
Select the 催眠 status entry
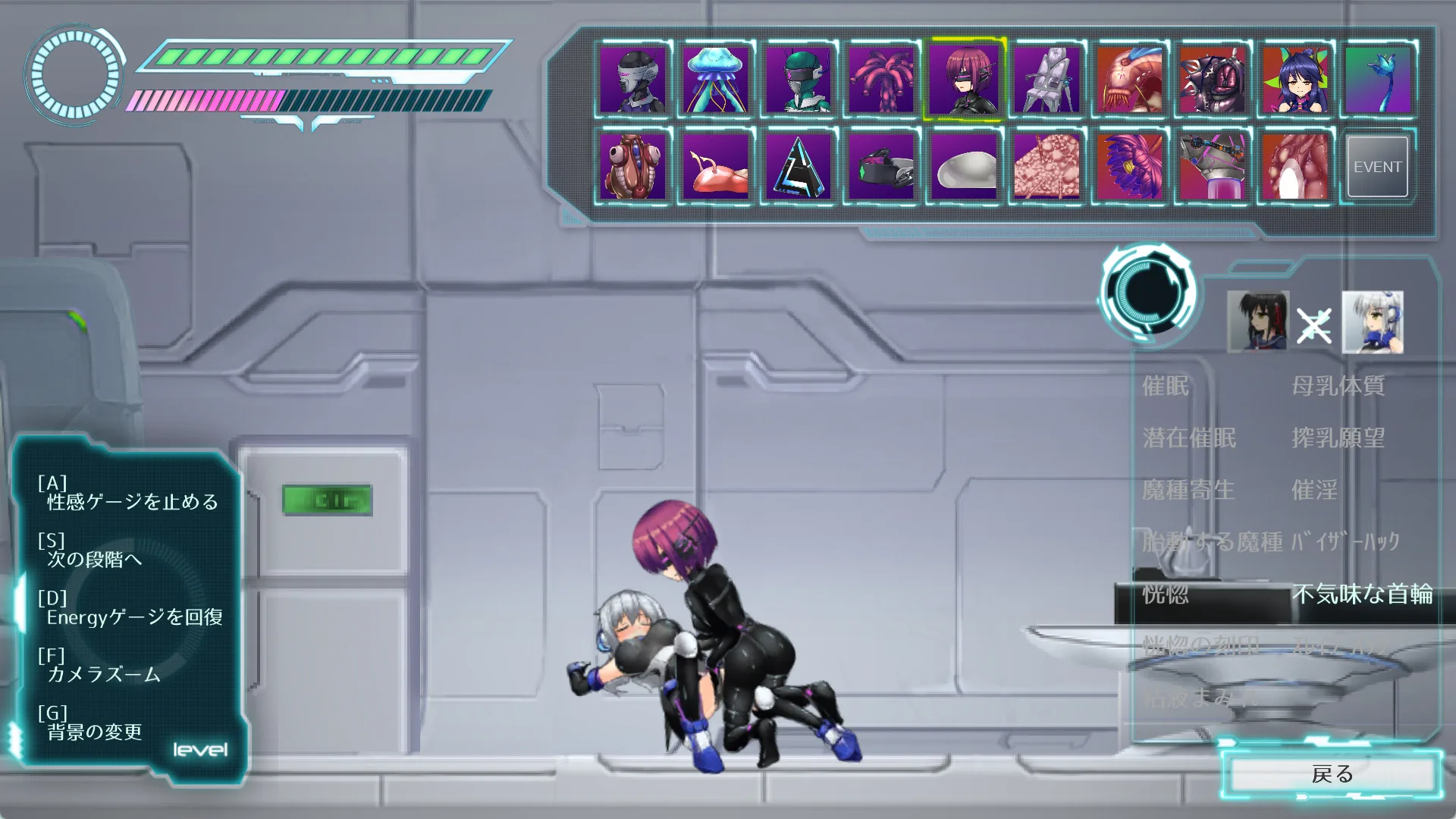1166,386
